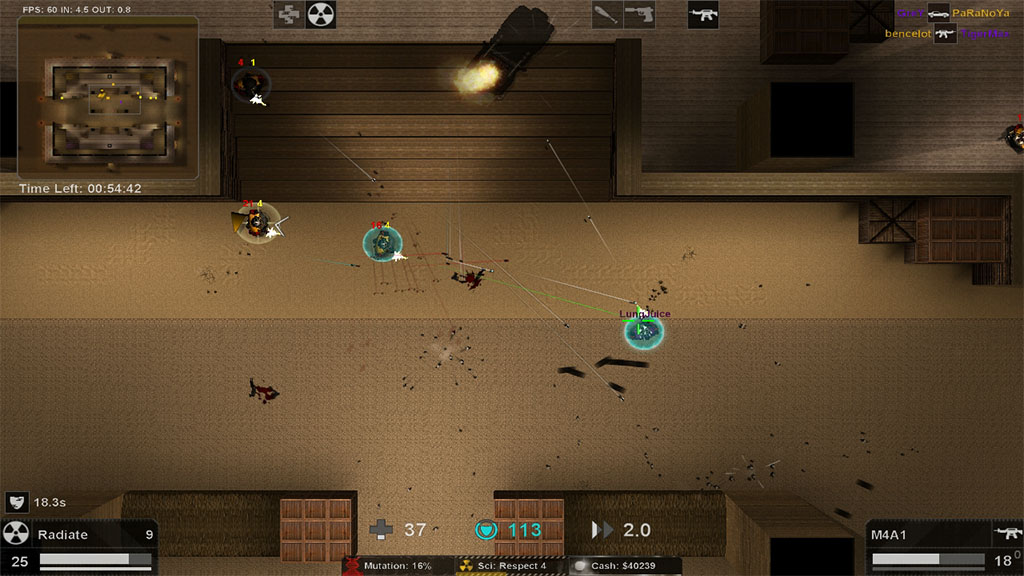This screenshot has height=576, width=1024.
Task: Click the mask cooldown icon
Action: click(x=17, y=502)
